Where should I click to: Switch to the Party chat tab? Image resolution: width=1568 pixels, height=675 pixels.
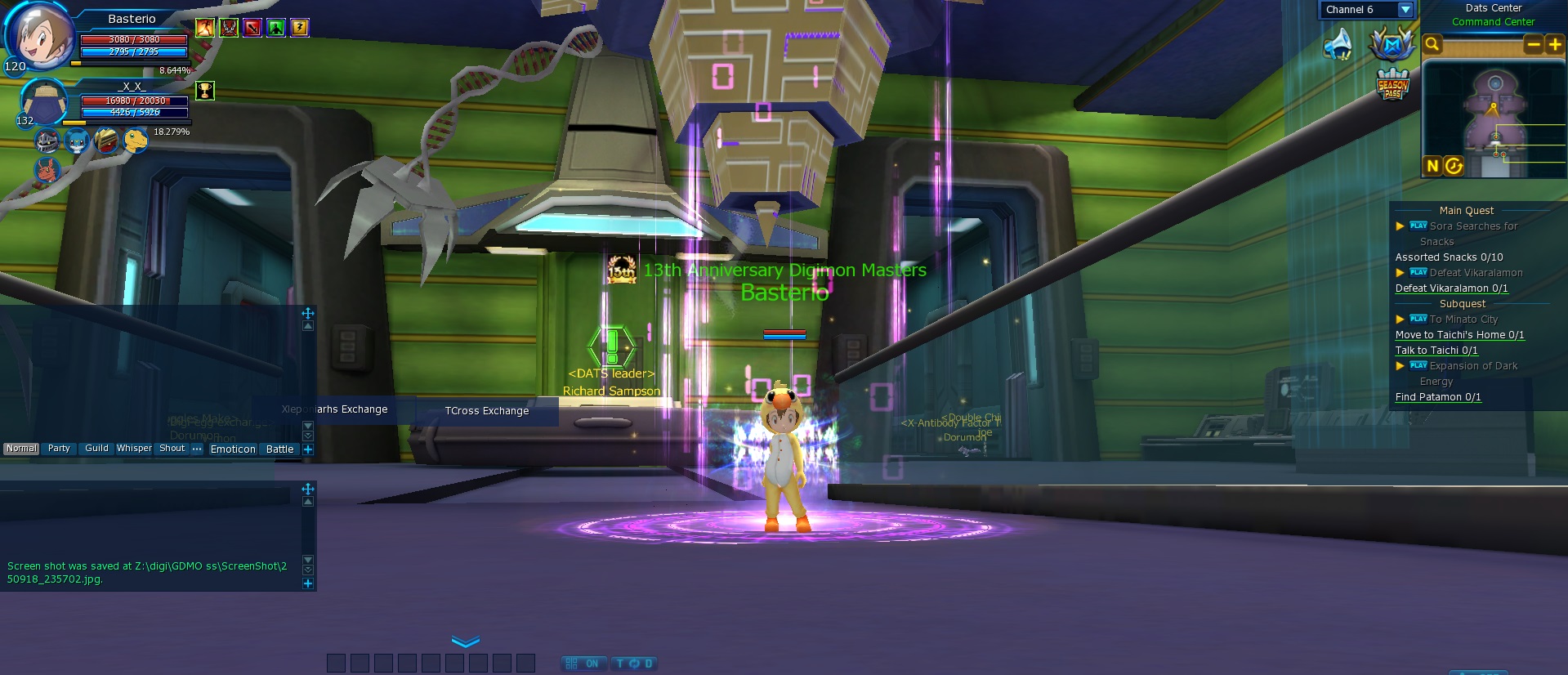59,449
